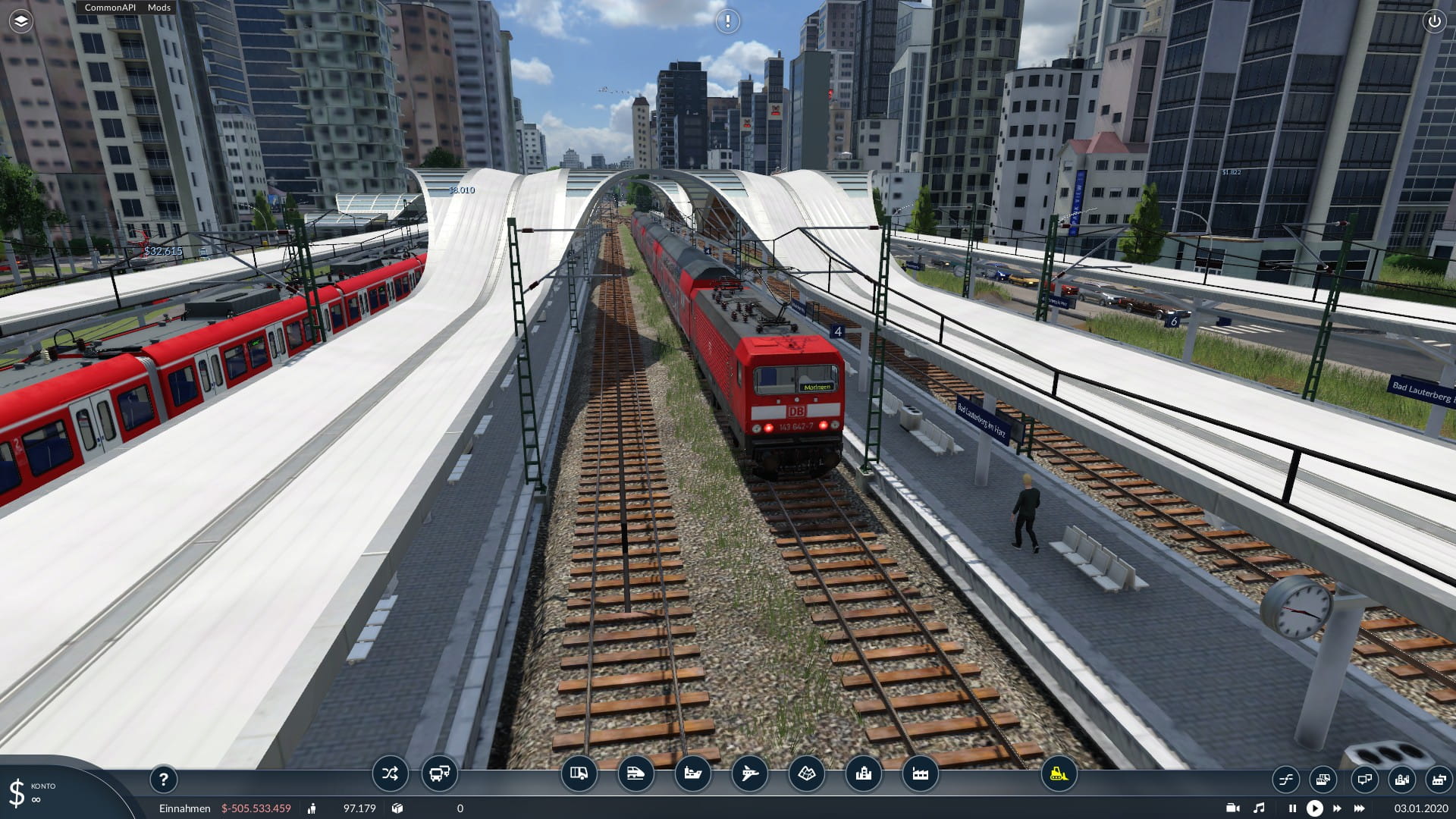Screen dimensions: 1456x819
Task: Select the yellow bulldozer tool
Action: 1059,774
